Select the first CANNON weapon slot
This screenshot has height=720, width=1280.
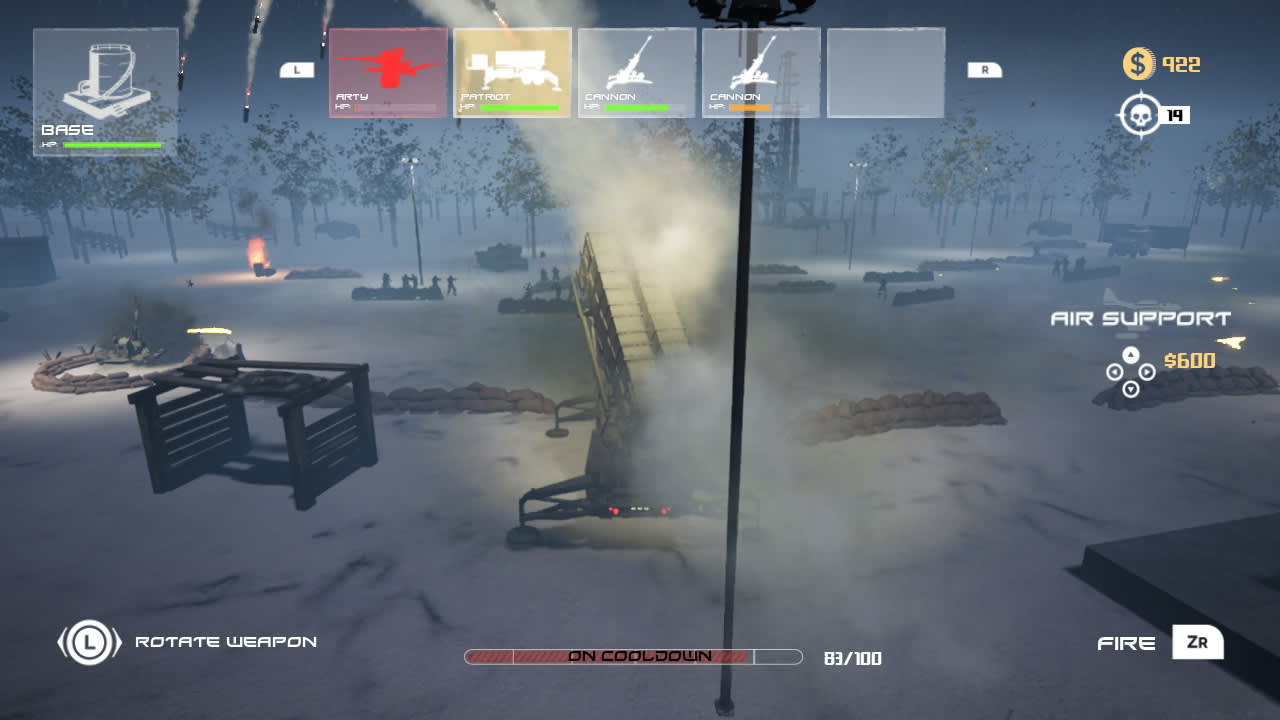pyautogui.click(x=636, y=70)
